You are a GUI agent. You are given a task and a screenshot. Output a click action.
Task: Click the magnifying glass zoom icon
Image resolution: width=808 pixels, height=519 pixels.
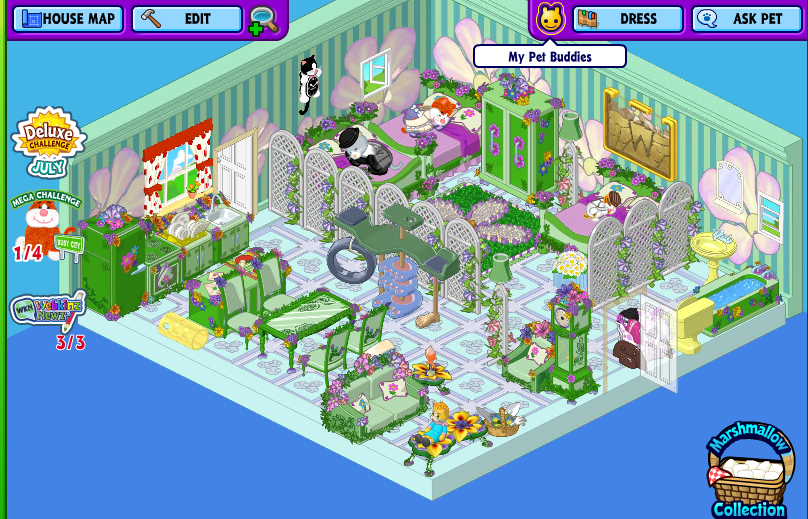coord(264,20)
